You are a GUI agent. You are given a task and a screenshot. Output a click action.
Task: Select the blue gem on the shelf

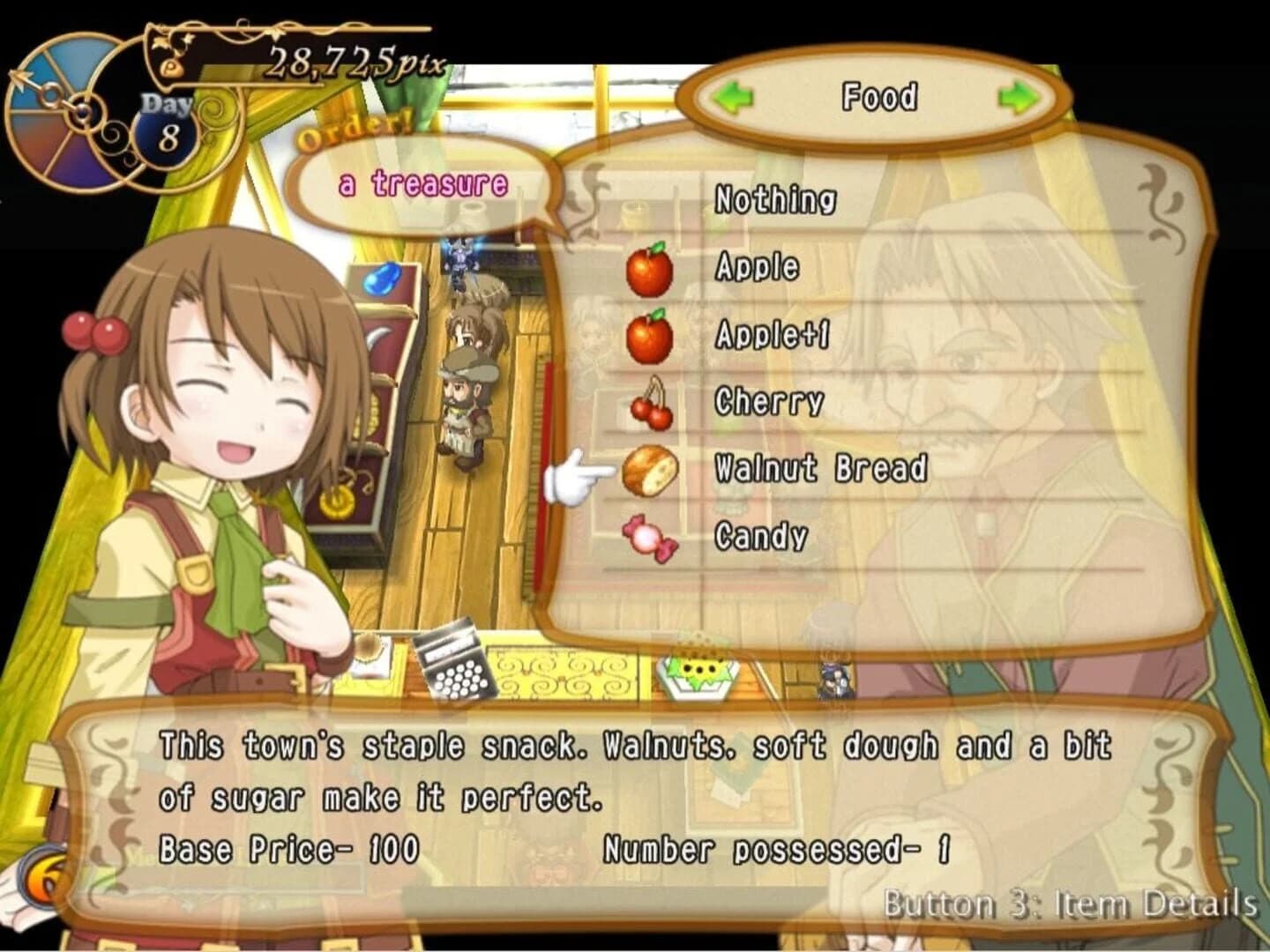tap(384, 278)
